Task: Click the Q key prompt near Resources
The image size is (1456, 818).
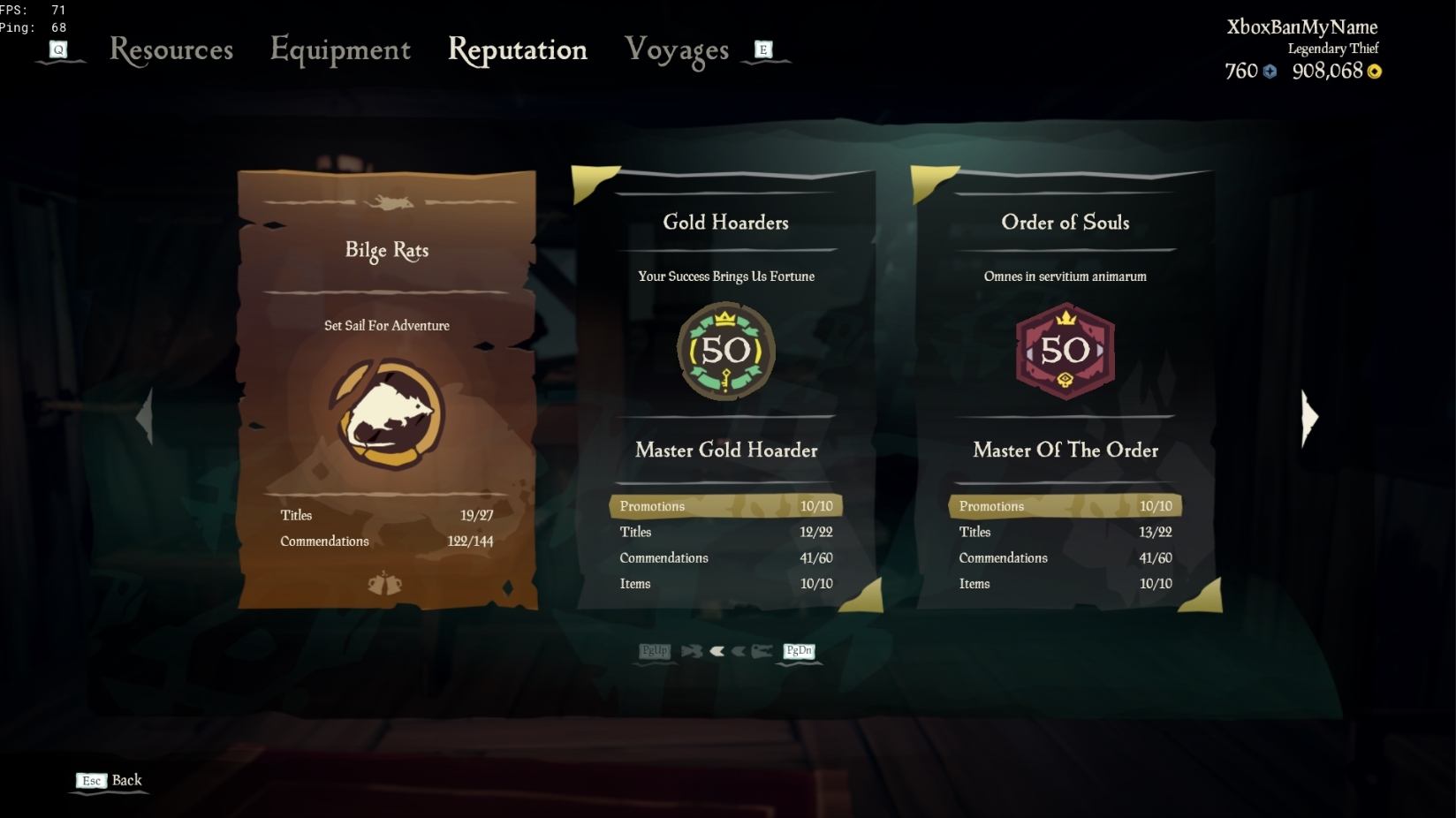Action: click(59, 50)
